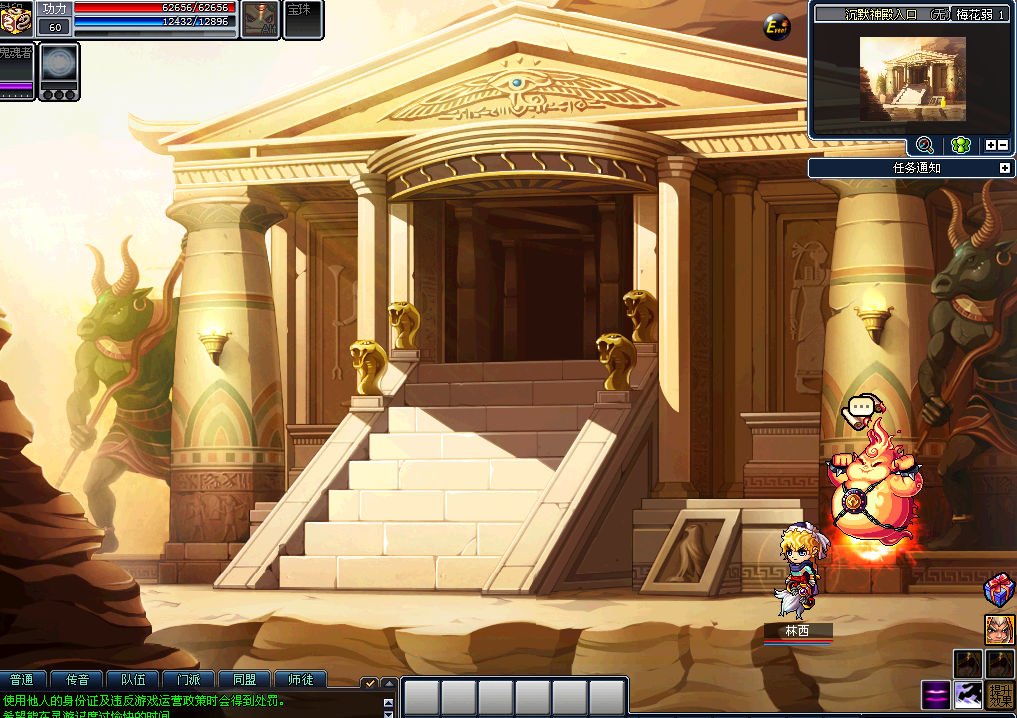
Task: Click the white-haired warrior portrait icon
Action: [999, 629]
